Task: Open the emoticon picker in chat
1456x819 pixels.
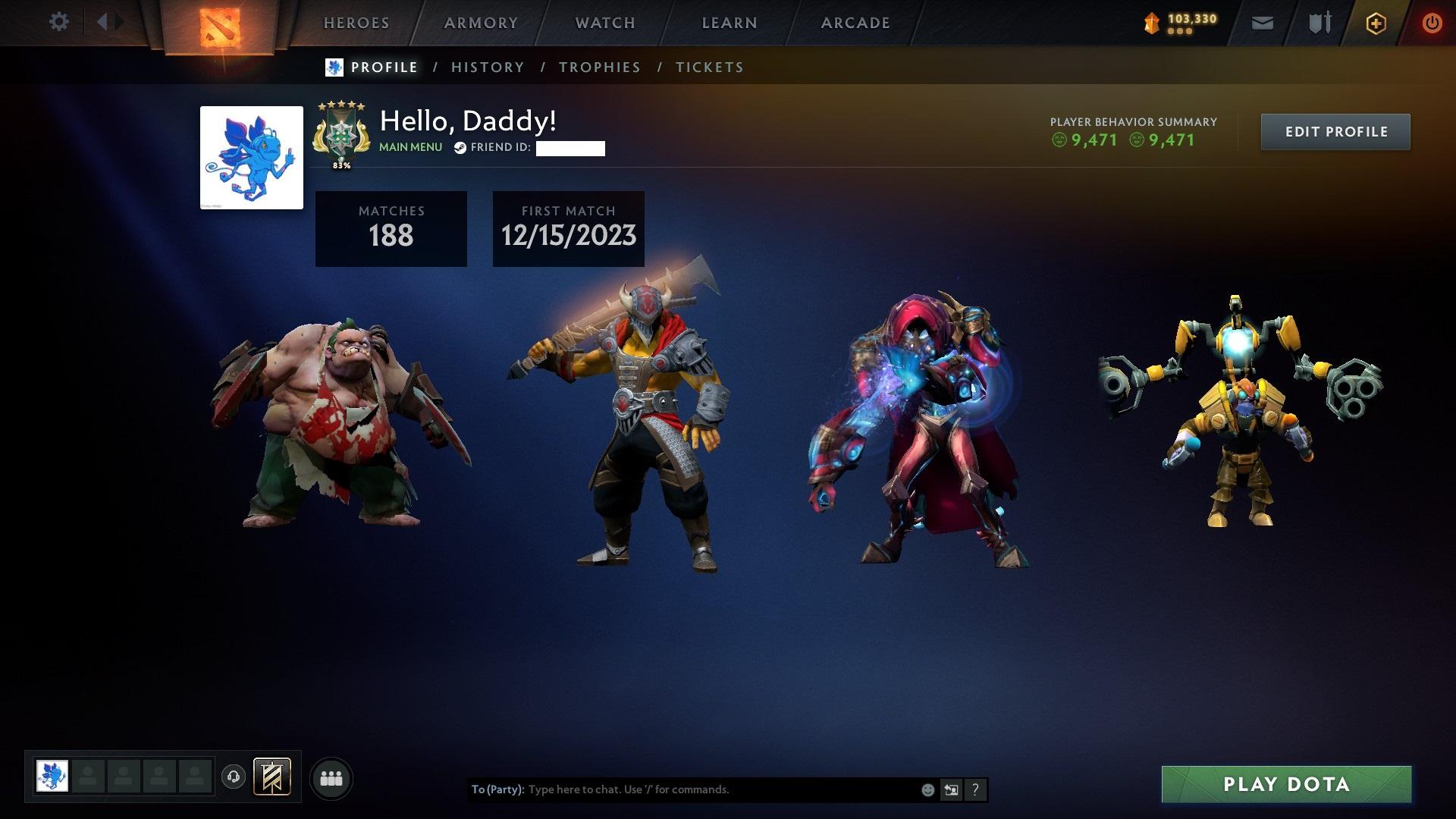Action: pos(927,789)
